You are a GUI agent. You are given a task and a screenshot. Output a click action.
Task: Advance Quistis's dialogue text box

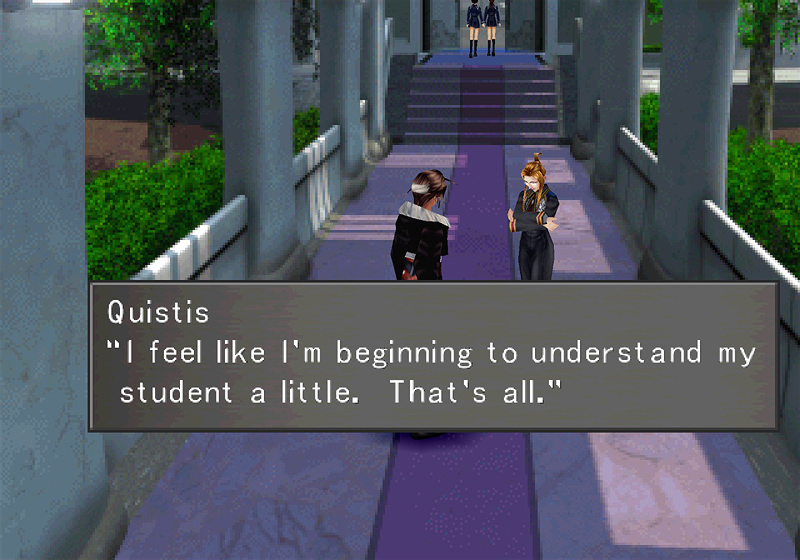click(432, 357)
